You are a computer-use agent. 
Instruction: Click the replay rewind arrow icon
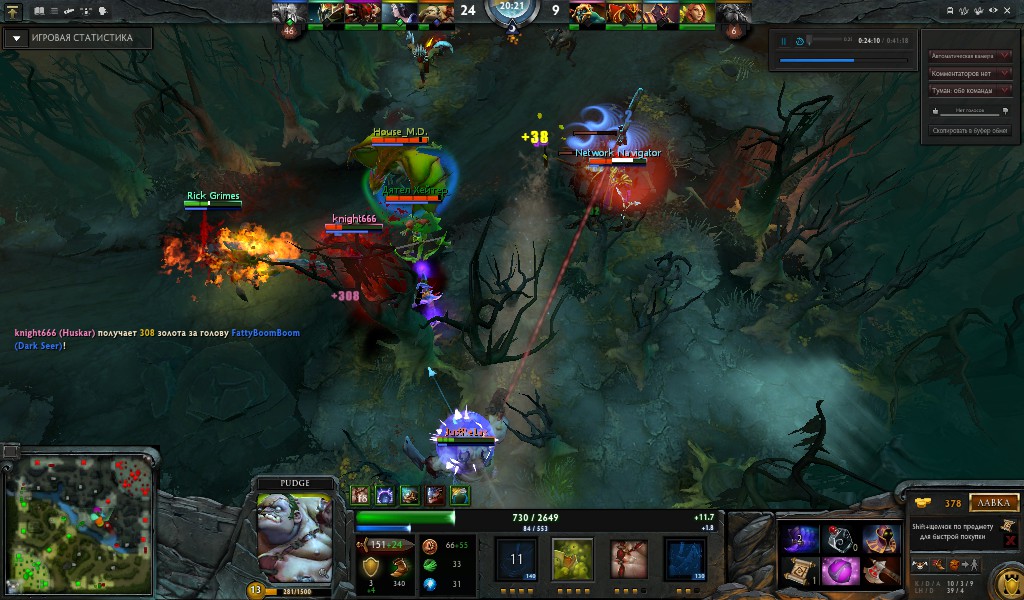[x=798, y=41]
